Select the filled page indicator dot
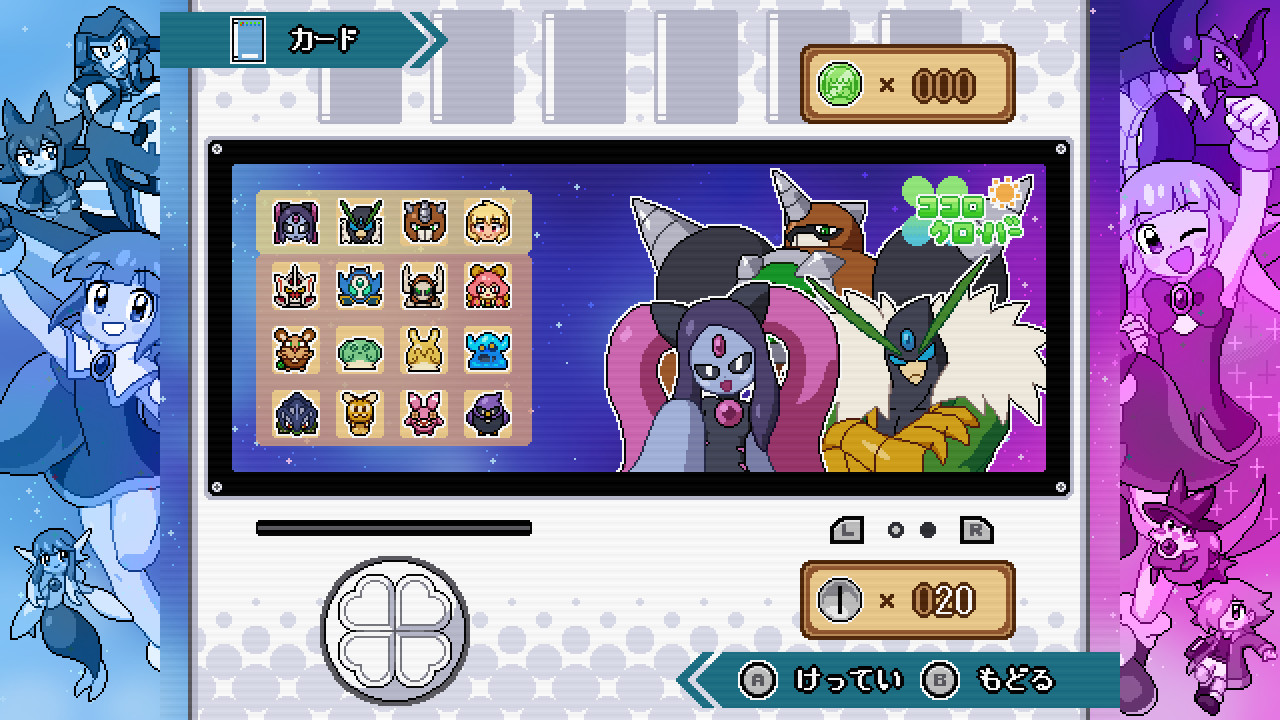The image size is (1280, 720). (x=928, y=530)
